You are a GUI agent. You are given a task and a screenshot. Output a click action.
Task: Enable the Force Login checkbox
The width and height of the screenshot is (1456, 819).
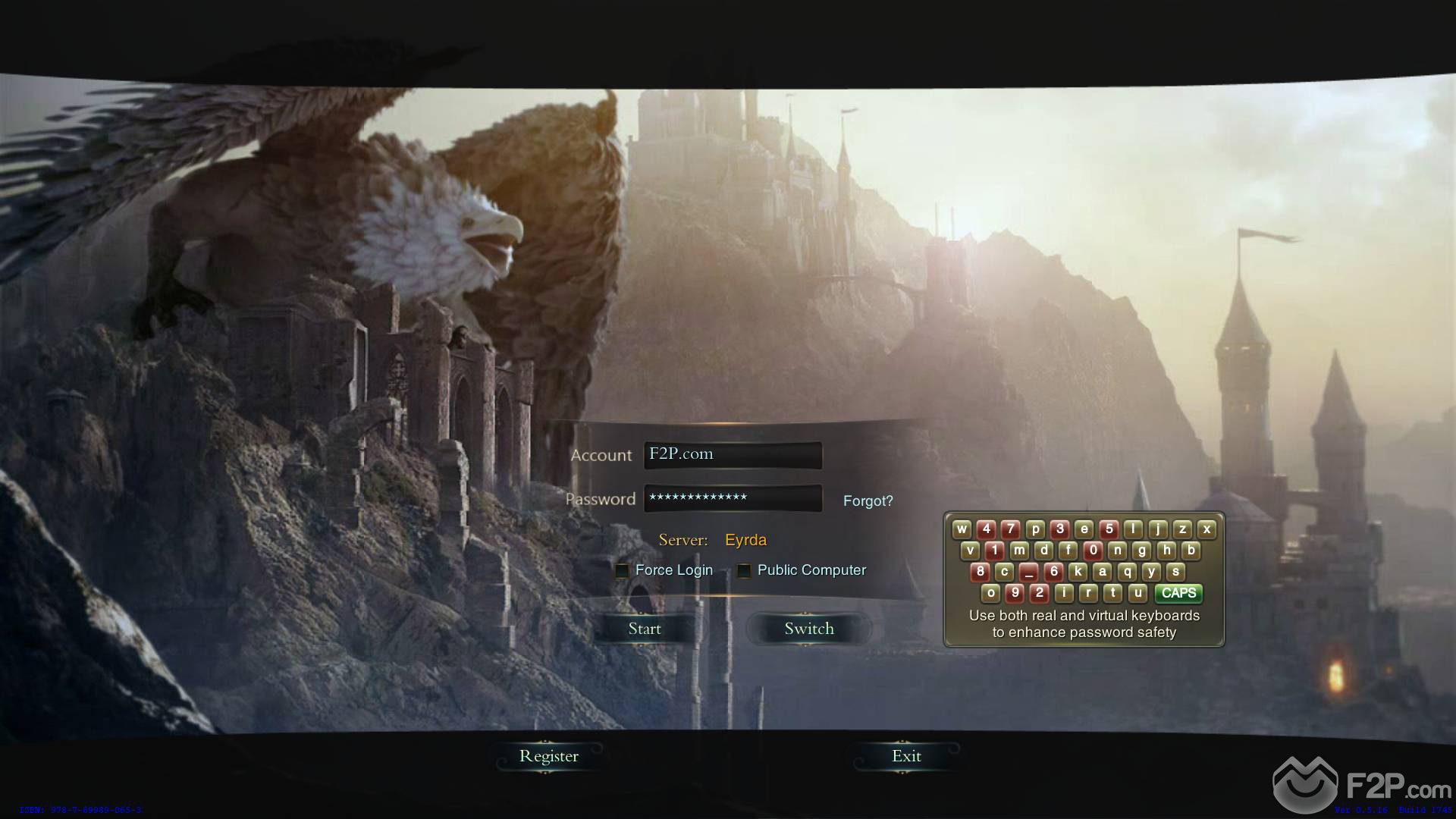pyautogui.click(x=623, y=571)
